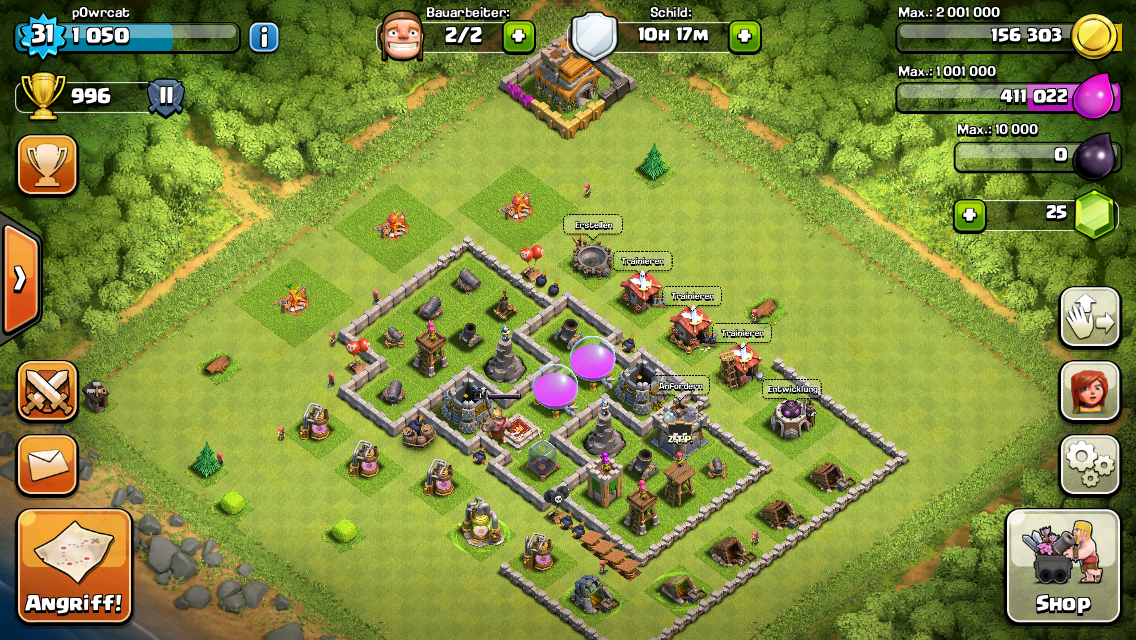
Task: Open the Entwicklung laboratory label
Action: (792, 388)
